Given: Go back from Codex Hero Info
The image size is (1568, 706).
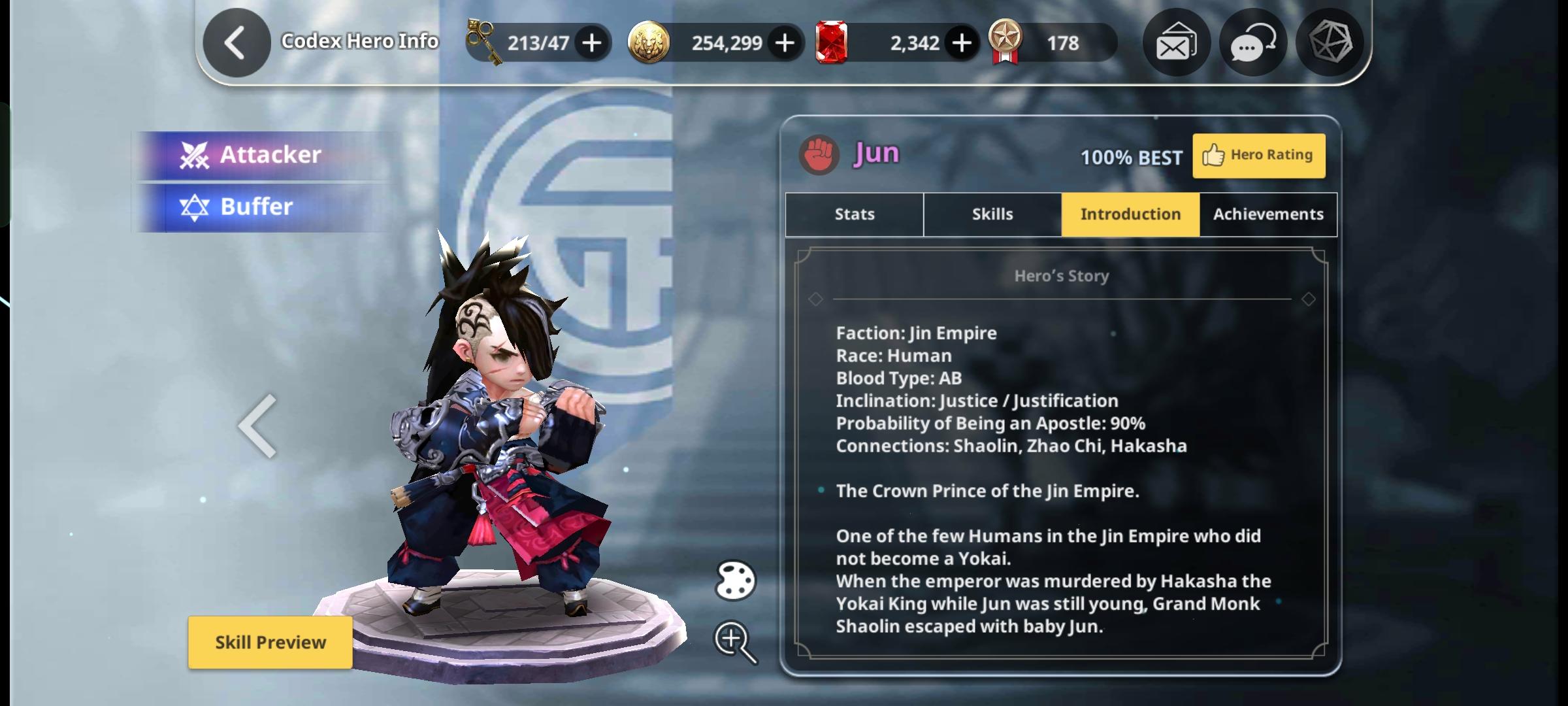Looking at the screenshot, I should (236, 43).
